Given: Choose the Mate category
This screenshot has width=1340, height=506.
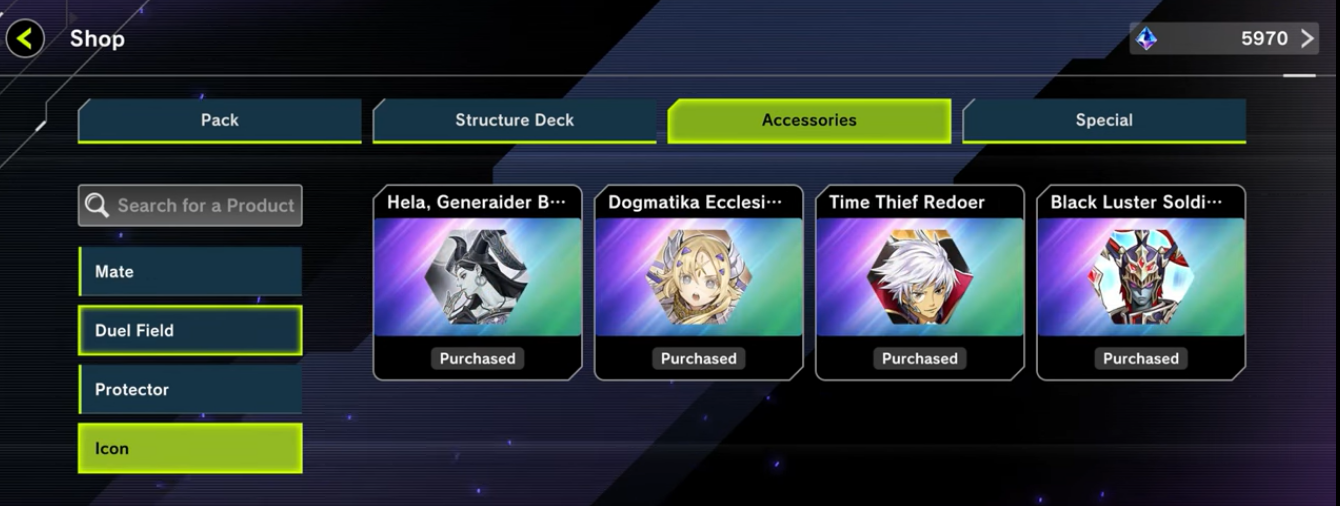Looking at the screenshot, I should tap(190, 272).
